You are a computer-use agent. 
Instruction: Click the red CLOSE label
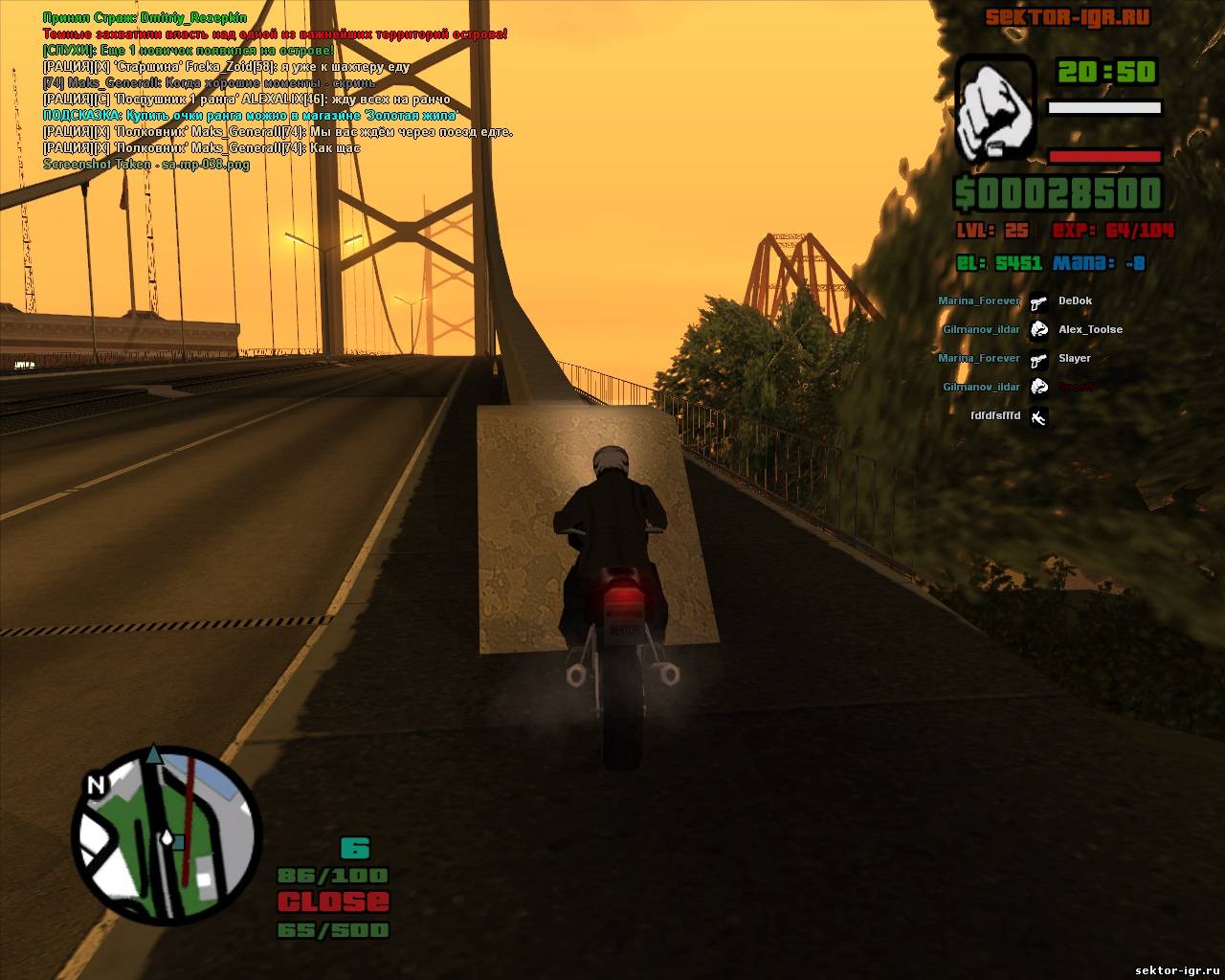[333, 902]
